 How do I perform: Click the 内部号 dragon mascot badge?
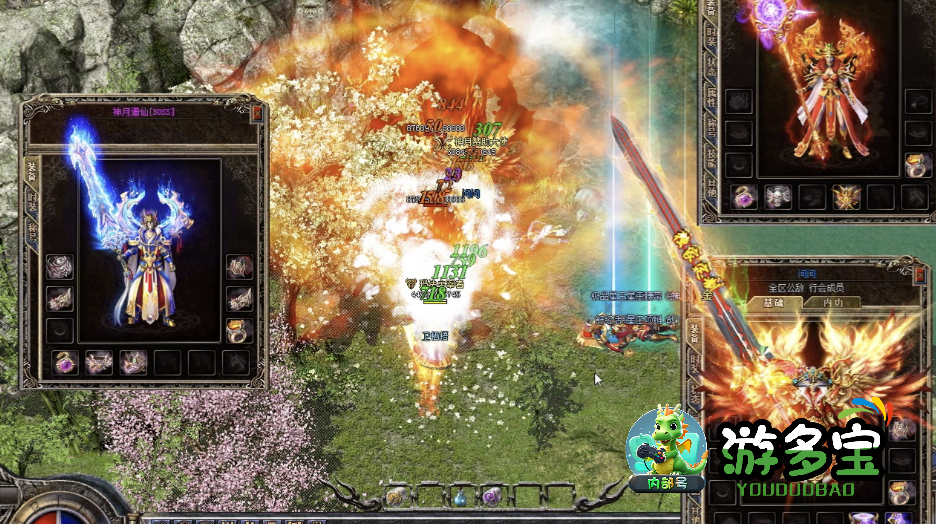pyautogui.click(x=665, y=452)
